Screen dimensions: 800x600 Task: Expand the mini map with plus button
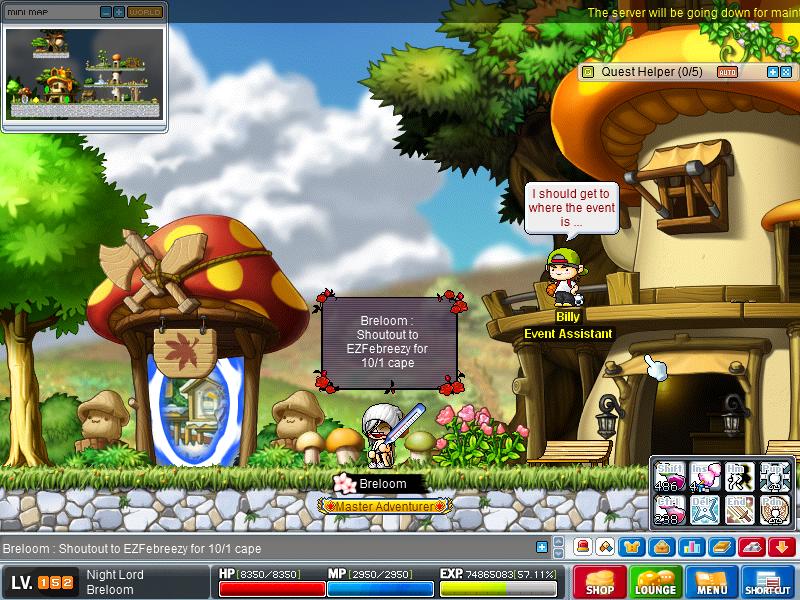[119, 12]
